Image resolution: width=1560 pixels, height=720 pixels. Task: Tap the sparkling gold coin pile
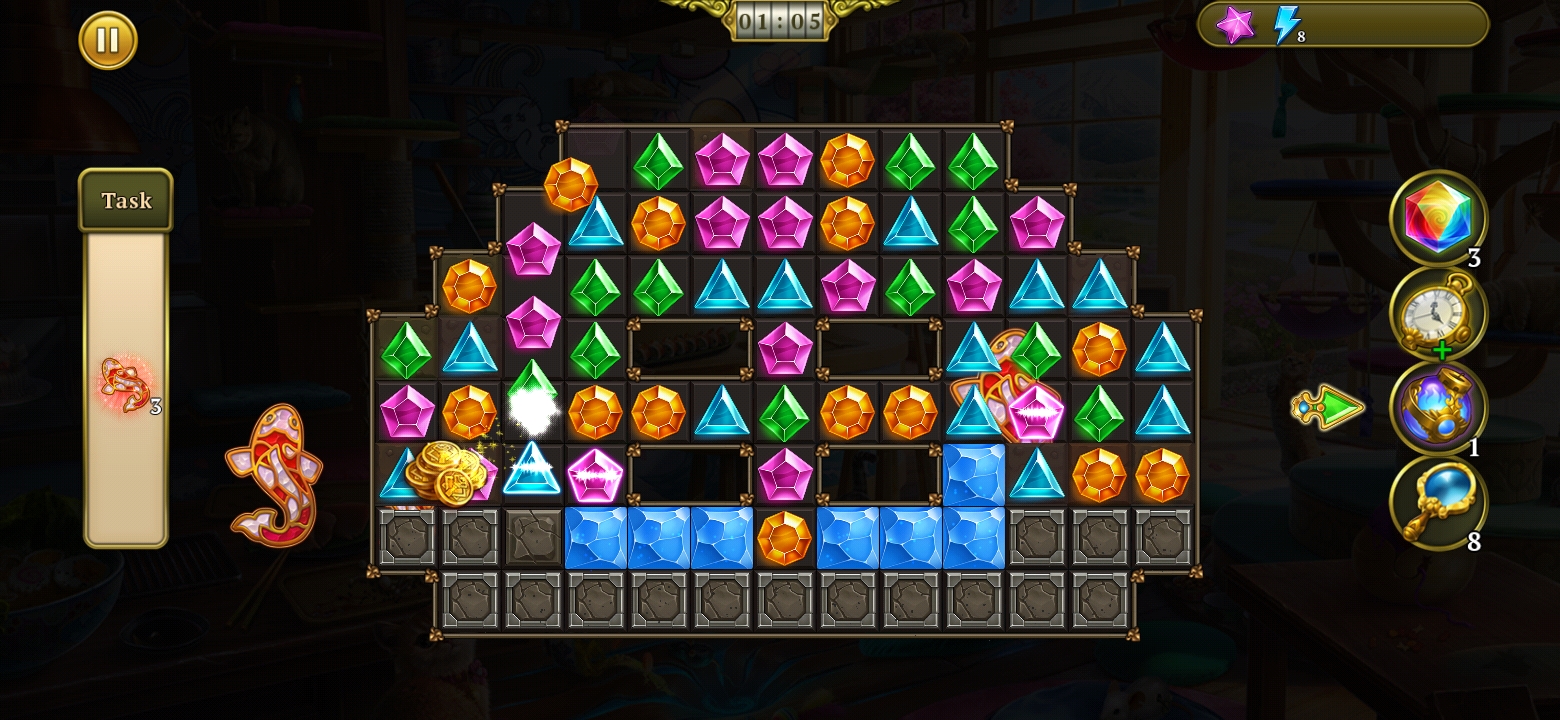447,475
